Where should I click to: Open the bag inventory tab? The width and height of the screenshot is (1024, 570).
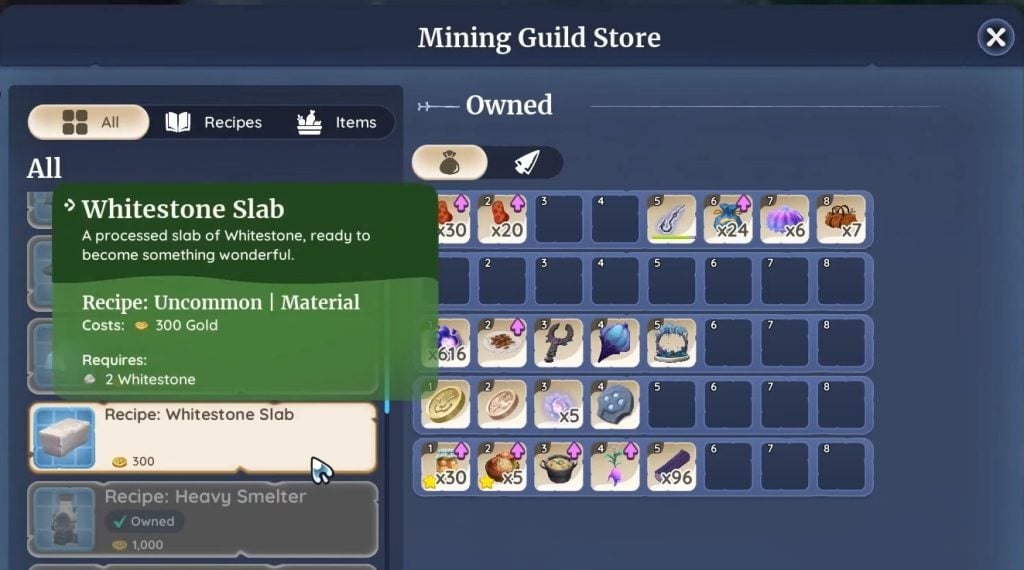(x=450, y=163)
